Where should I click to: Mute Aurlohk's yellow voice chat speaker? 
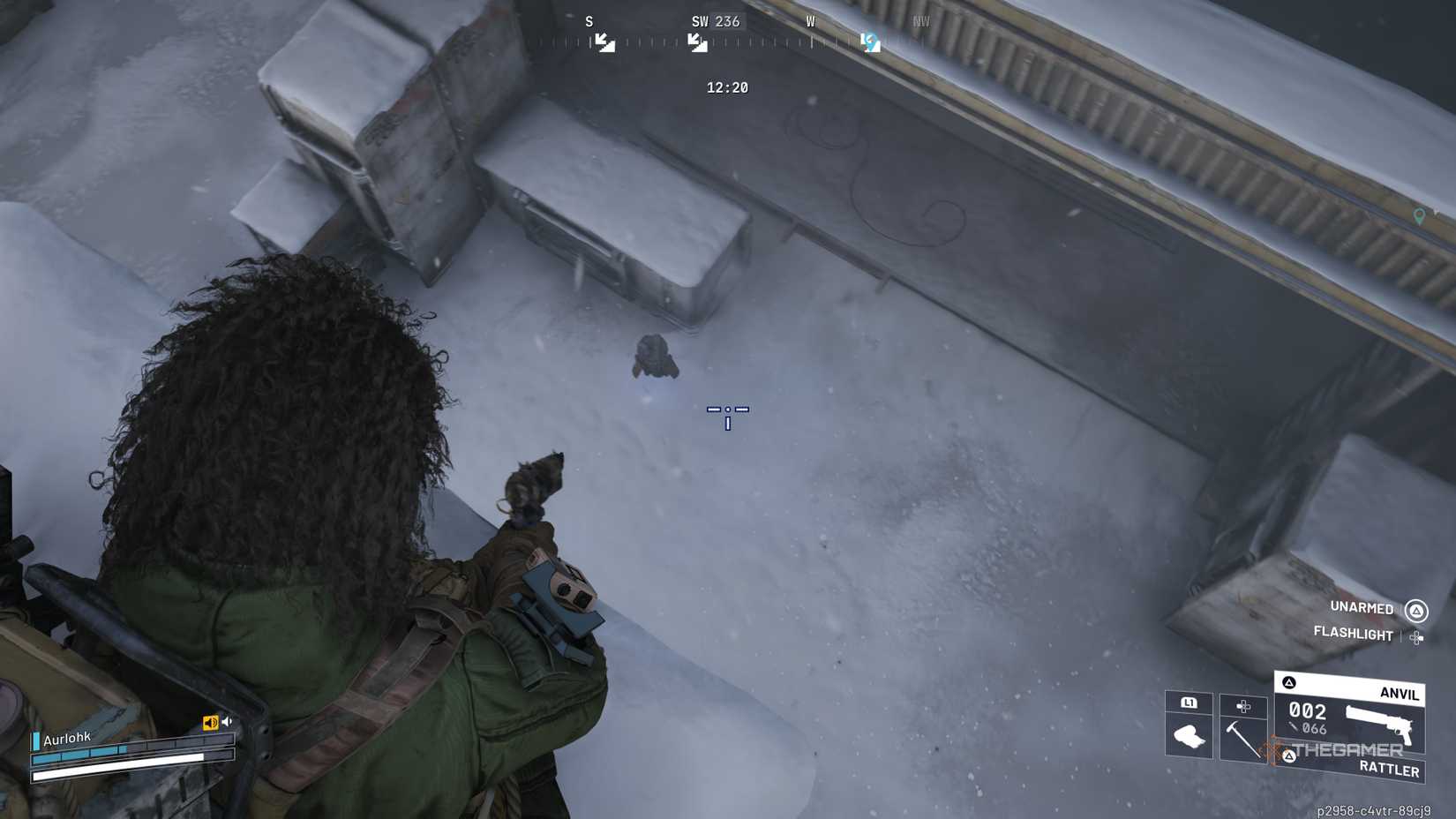pos(210,722)
